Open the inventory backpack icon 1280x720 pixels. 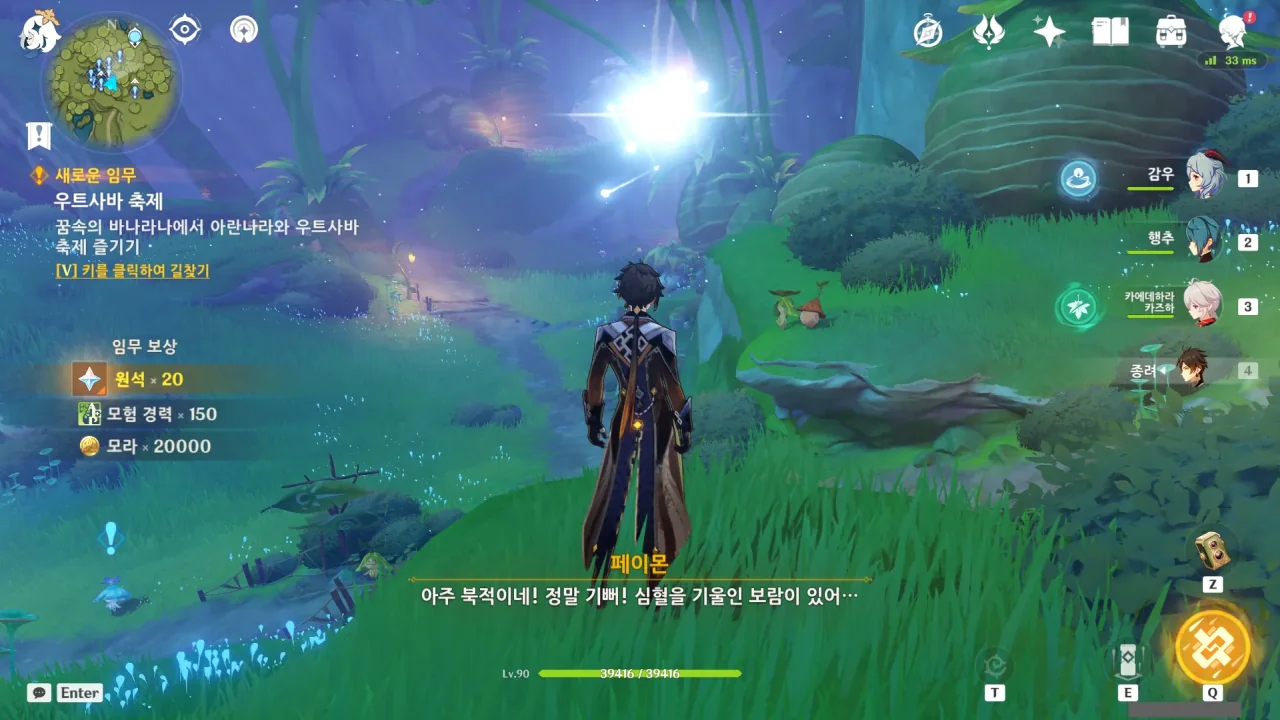(x=1170, y=32)
